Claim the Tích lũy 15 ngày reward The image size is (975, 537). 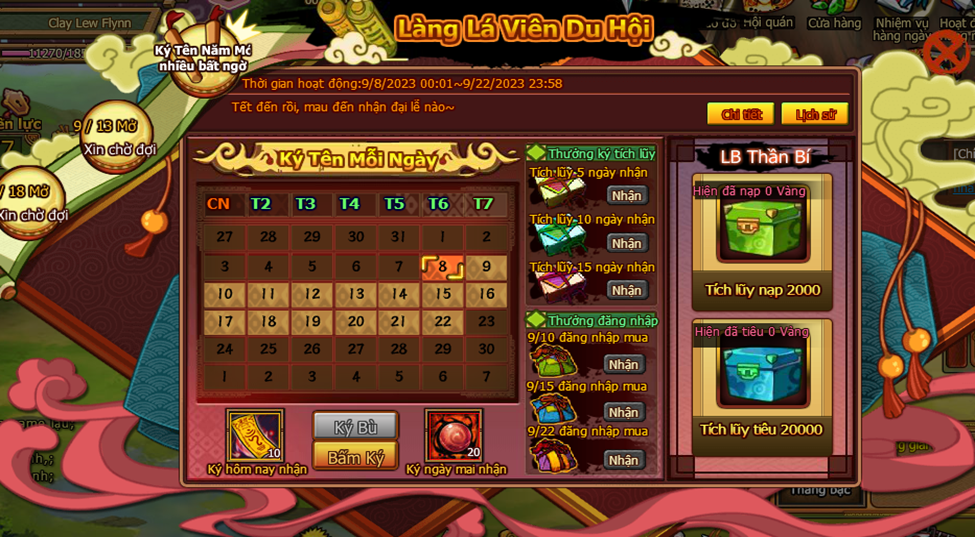pos(626,290)
